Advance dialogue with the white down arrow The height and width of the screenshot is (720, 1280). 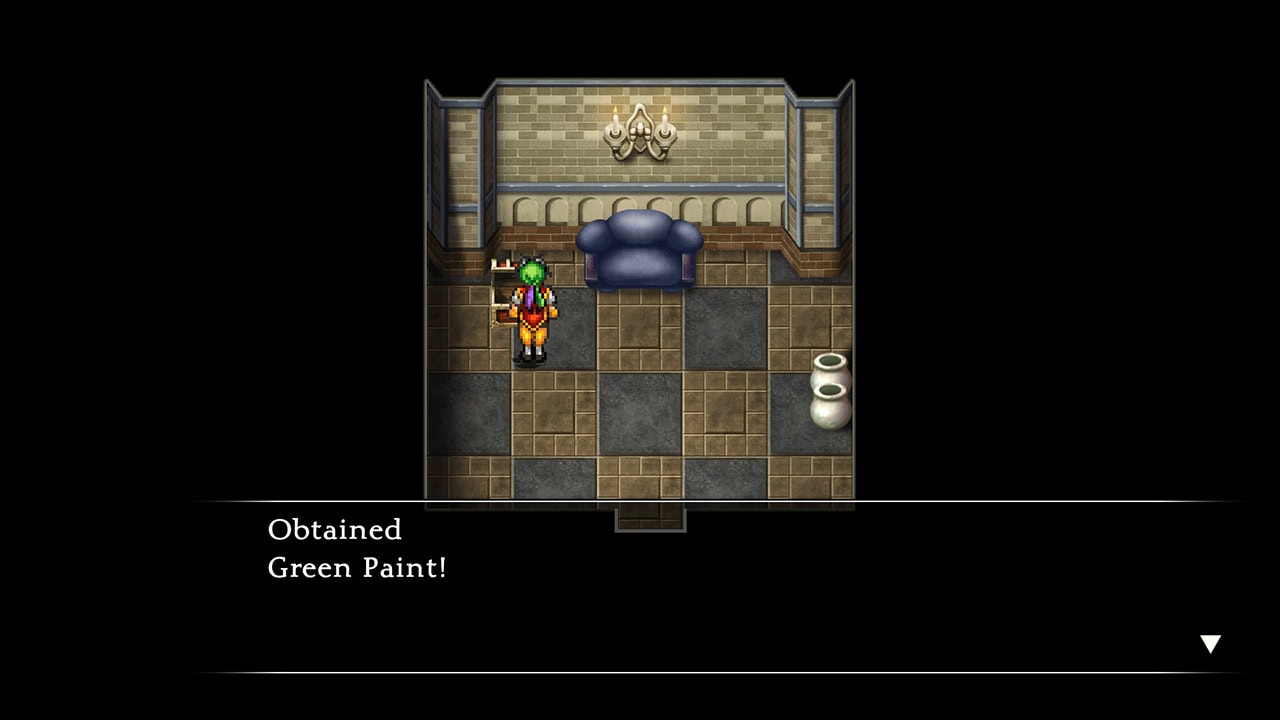[1210, 644]
